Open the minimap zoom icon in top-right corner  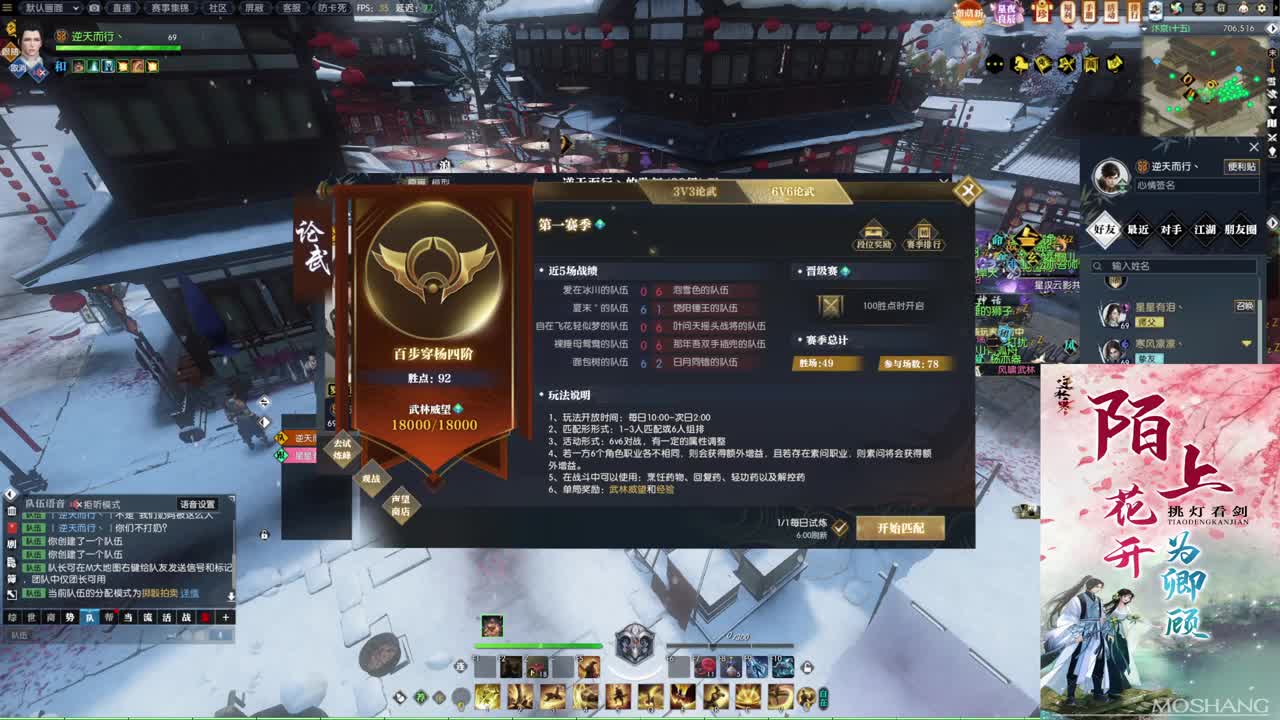click(1273, 28)
